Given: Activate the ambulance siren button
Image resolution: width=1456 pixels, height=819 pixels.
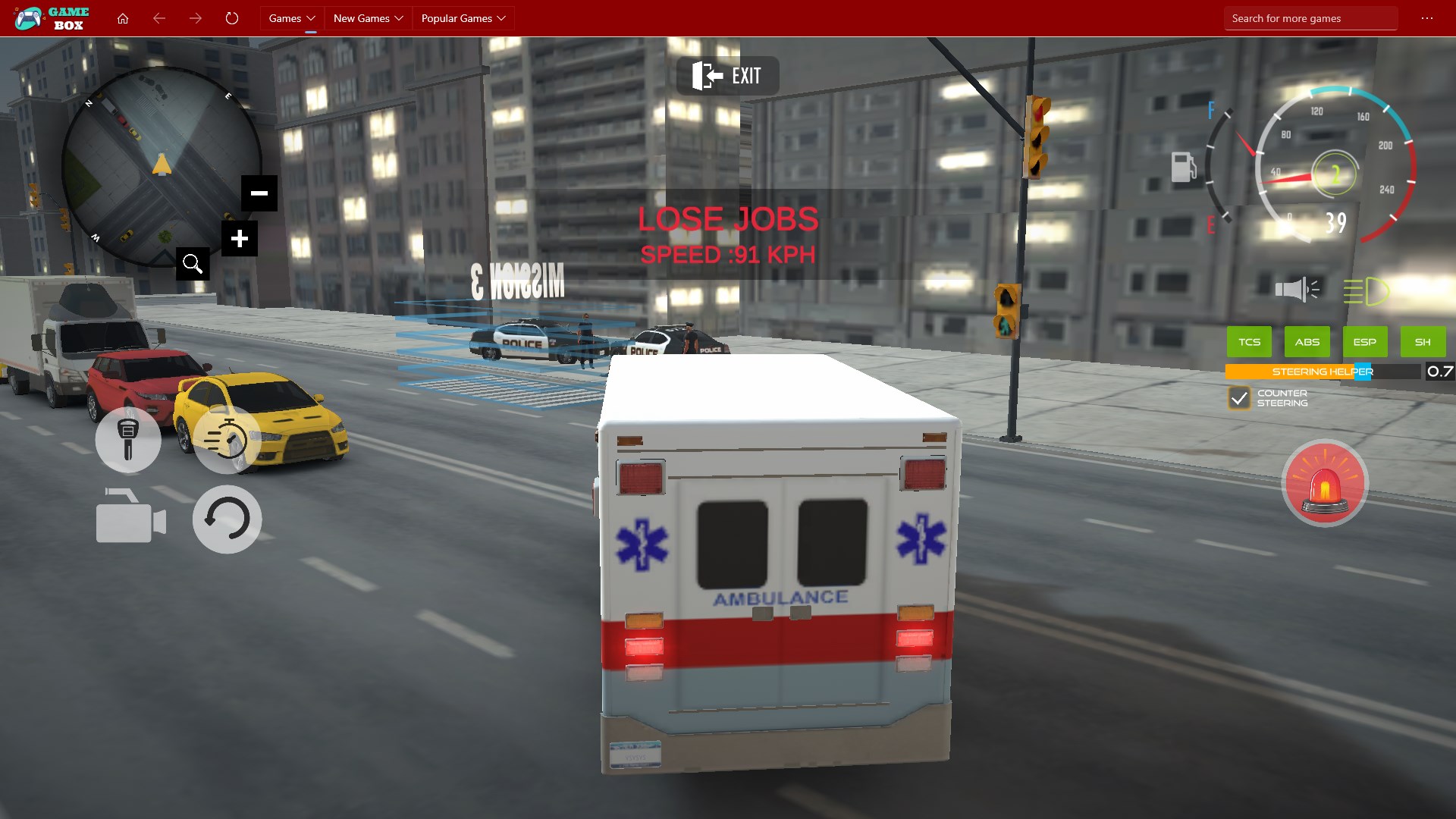Looking at the screenshot, I should point(1325,483).
